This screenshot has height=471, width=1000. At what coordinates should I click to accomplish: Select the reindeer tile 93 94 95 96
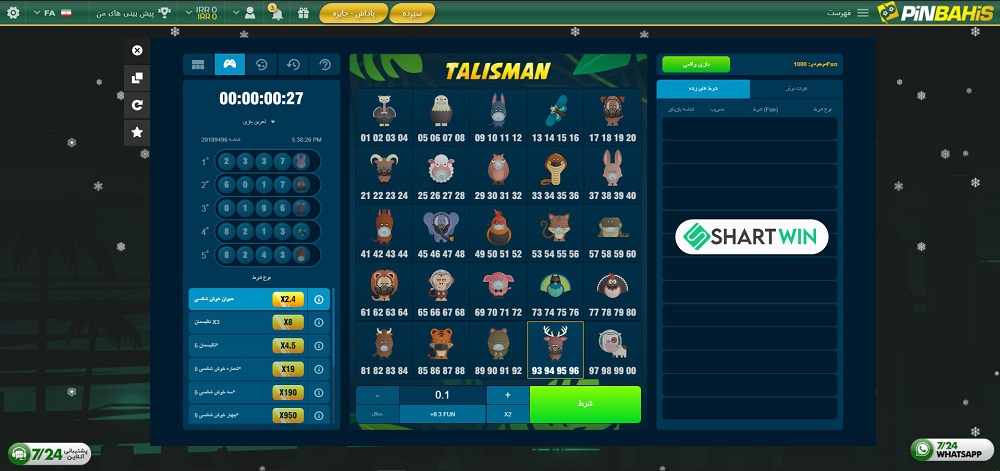tap(555, 350)
